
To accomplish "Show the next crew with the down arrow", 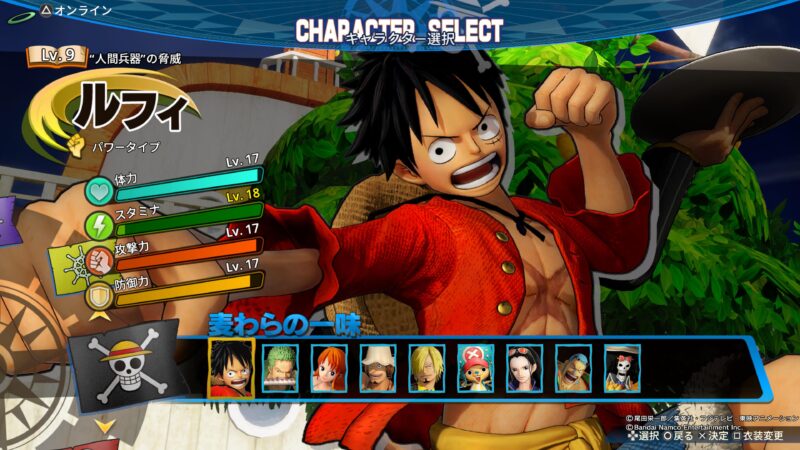I will 103,427.
